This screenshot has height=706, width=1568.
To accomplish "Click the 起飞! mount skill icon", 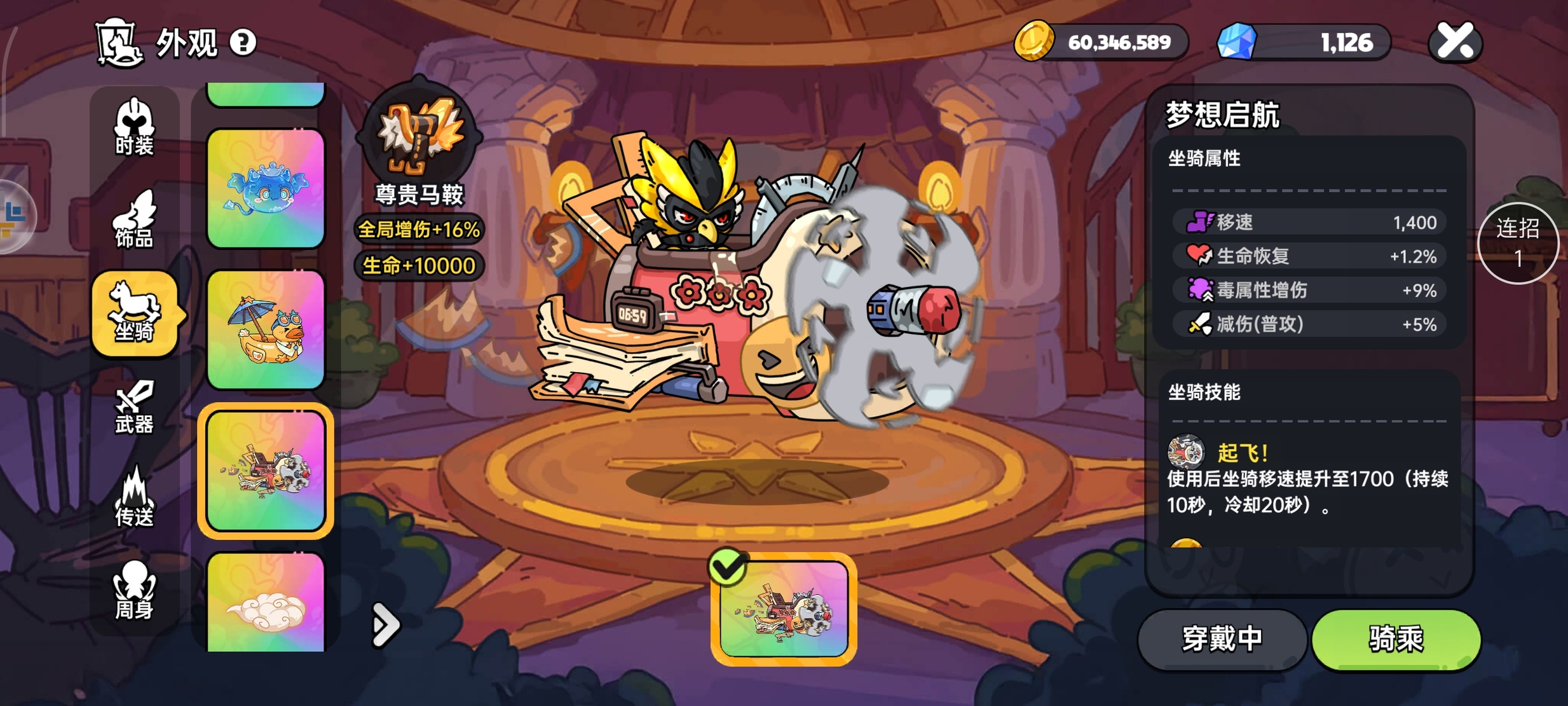I will tap(1185, 452).
